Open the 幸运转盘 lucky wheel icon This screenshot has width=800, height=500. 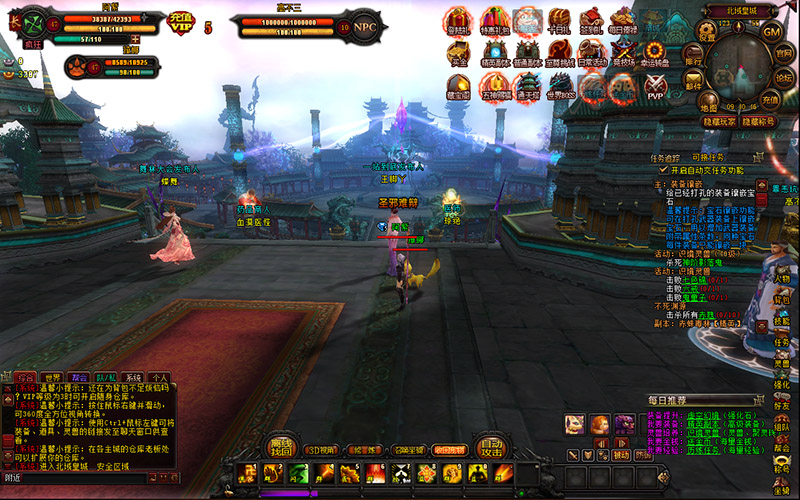(x=655, y=54)
